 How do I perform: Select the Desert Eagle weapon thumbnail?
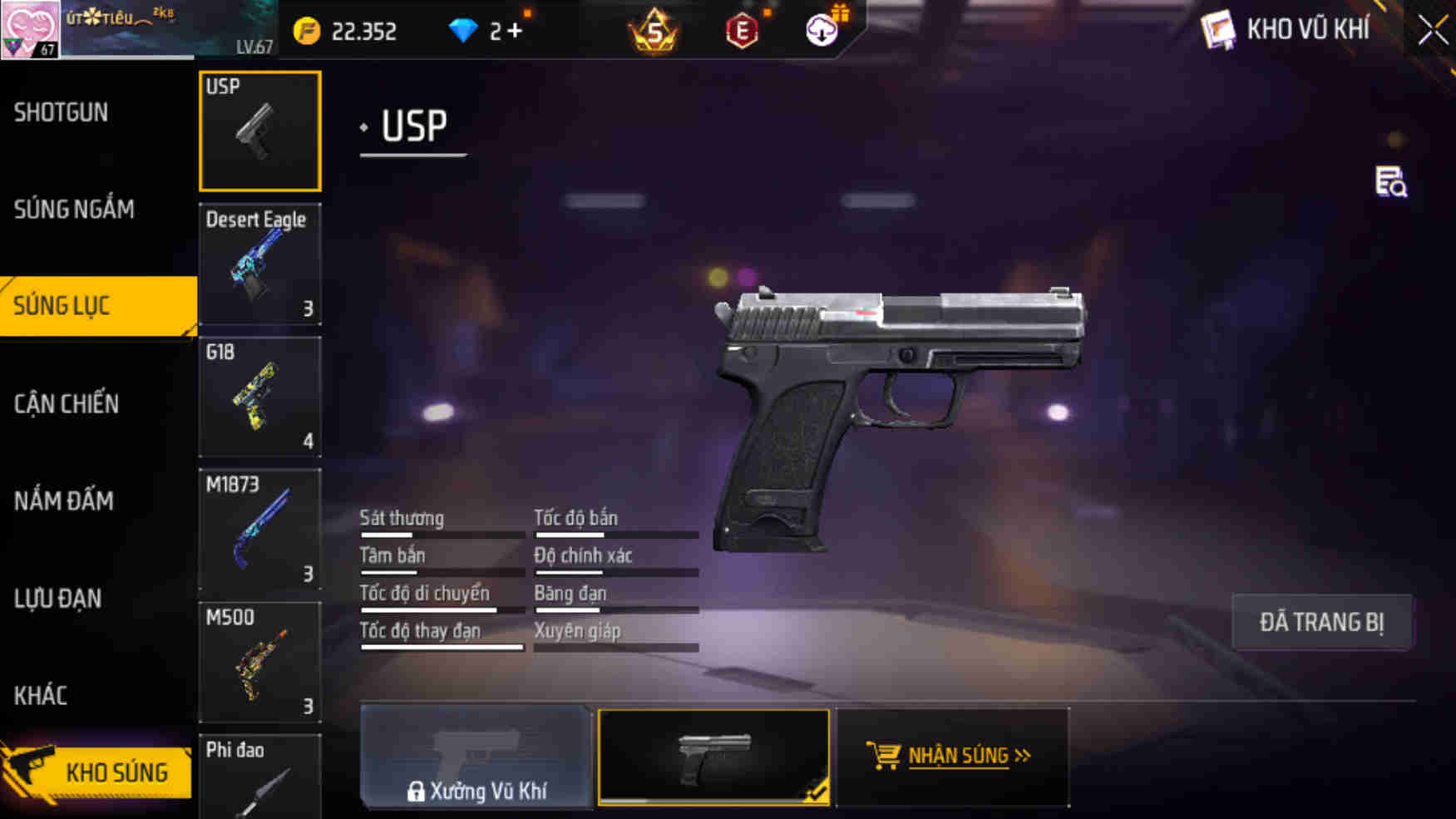(x=260, y=264)
